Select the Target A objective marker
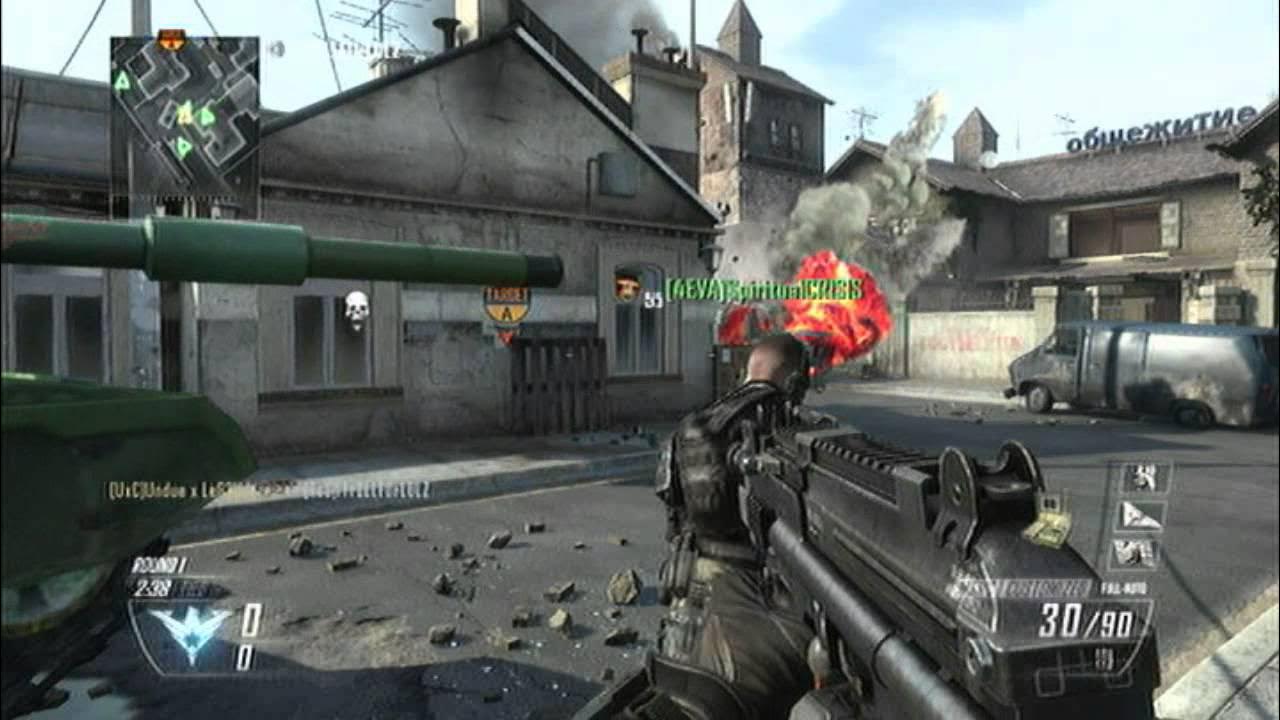This screenshot has width=1280, height=720. coord(506,306)
